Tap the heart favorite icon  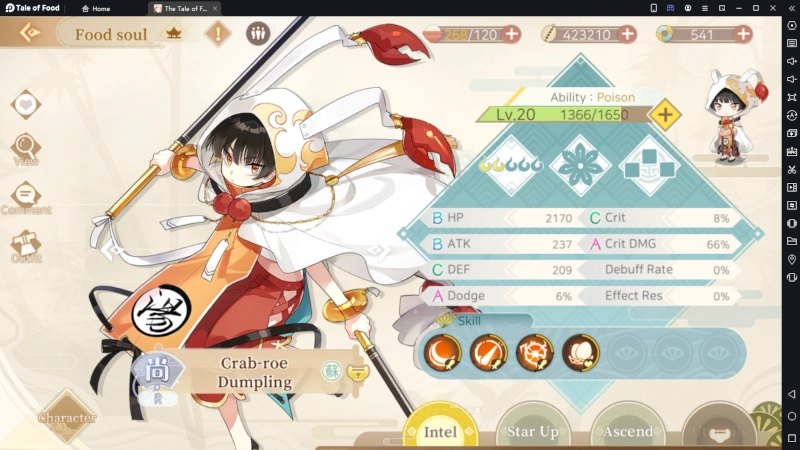[27, 104]
